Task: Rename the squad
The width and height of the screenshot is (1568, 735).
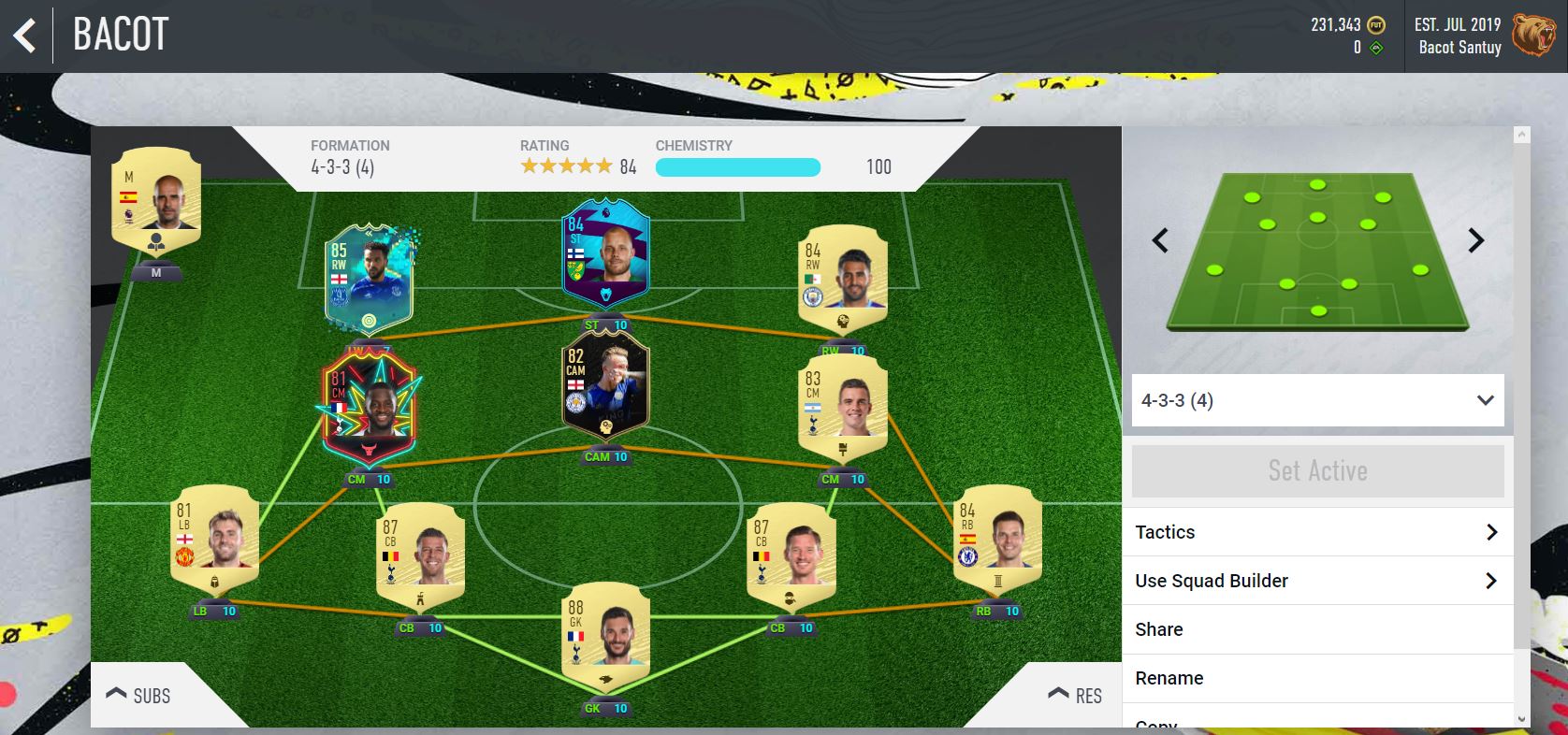Action: click(x=1316, y=678)
